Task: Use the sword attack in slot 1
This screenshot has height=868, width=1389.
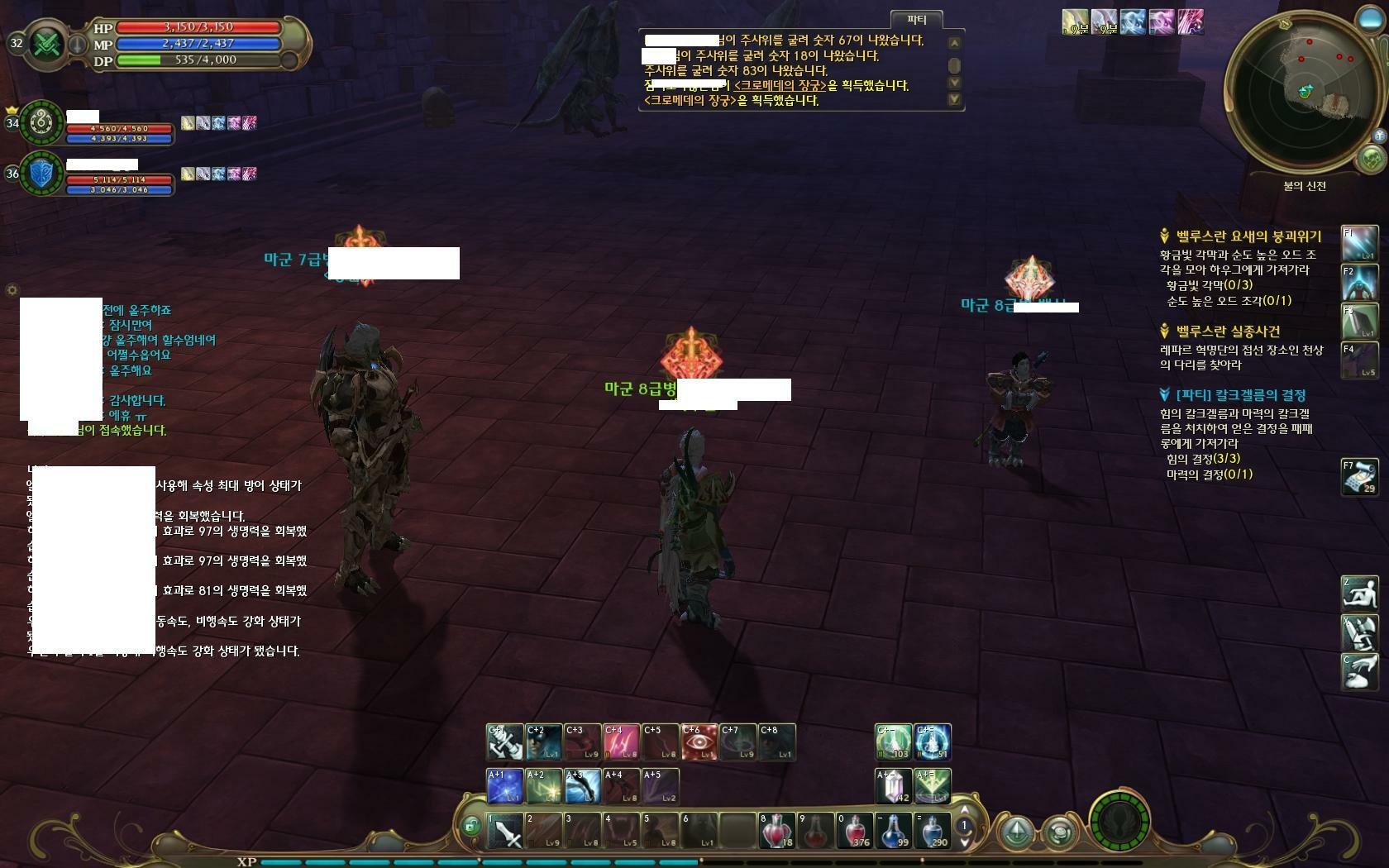Action: [x=504, y=831]
